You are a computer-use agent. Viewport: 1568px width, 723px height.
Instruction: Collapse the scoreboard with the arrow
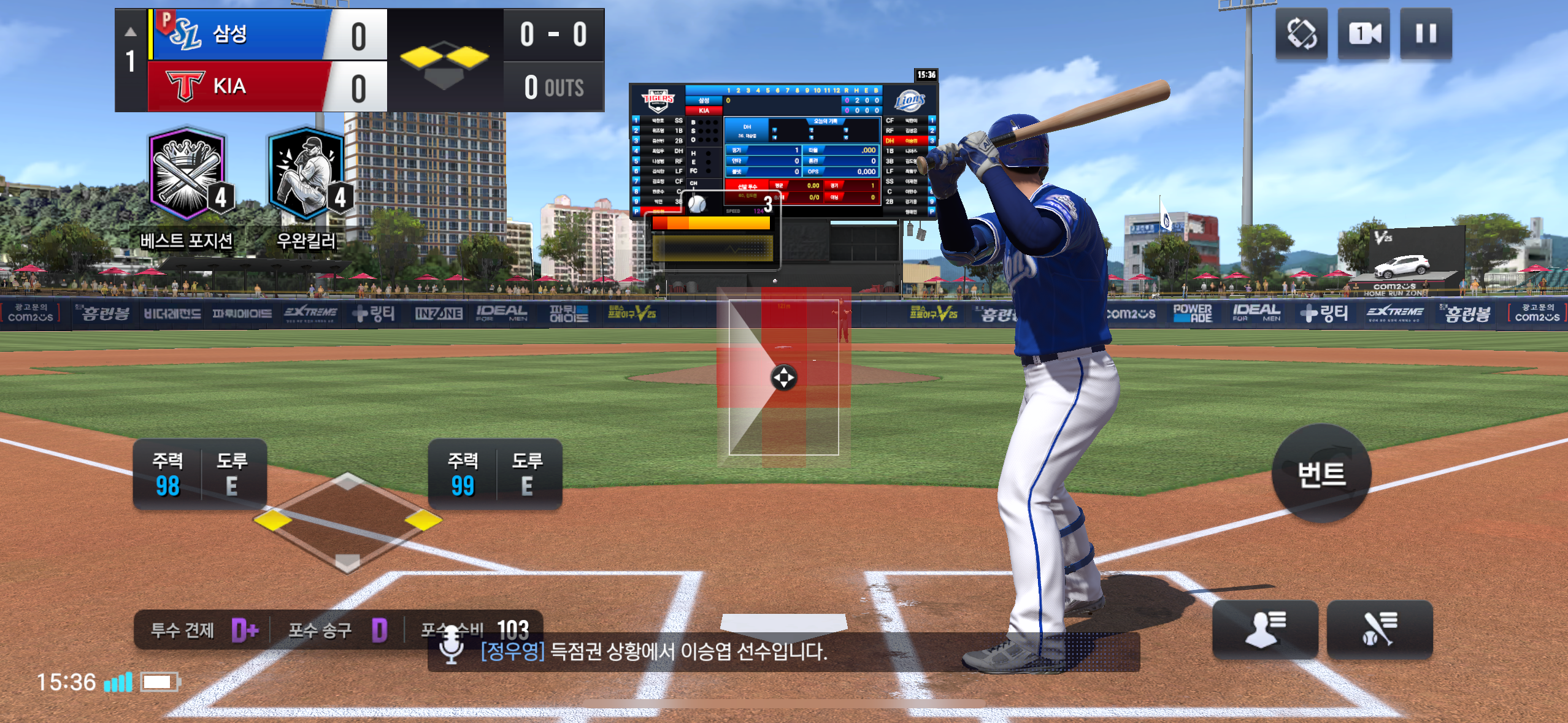coord(131,32)
